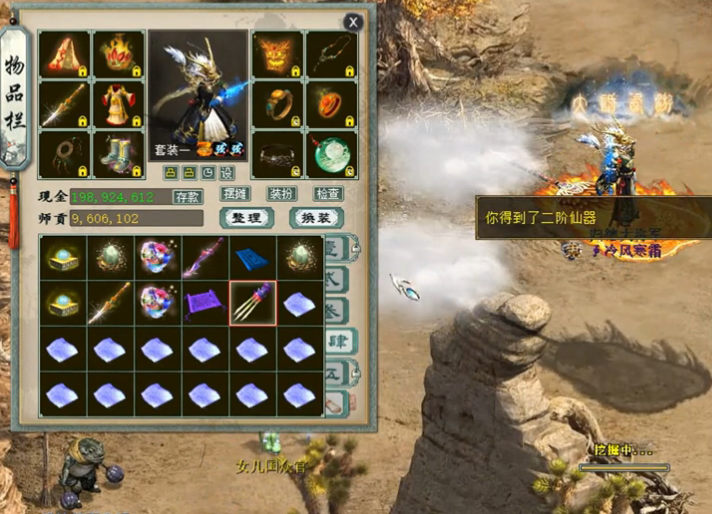The height and width of the screenshot is (514, 712).
Task: Close the inventory window
Action: click(x=353, y=22)
